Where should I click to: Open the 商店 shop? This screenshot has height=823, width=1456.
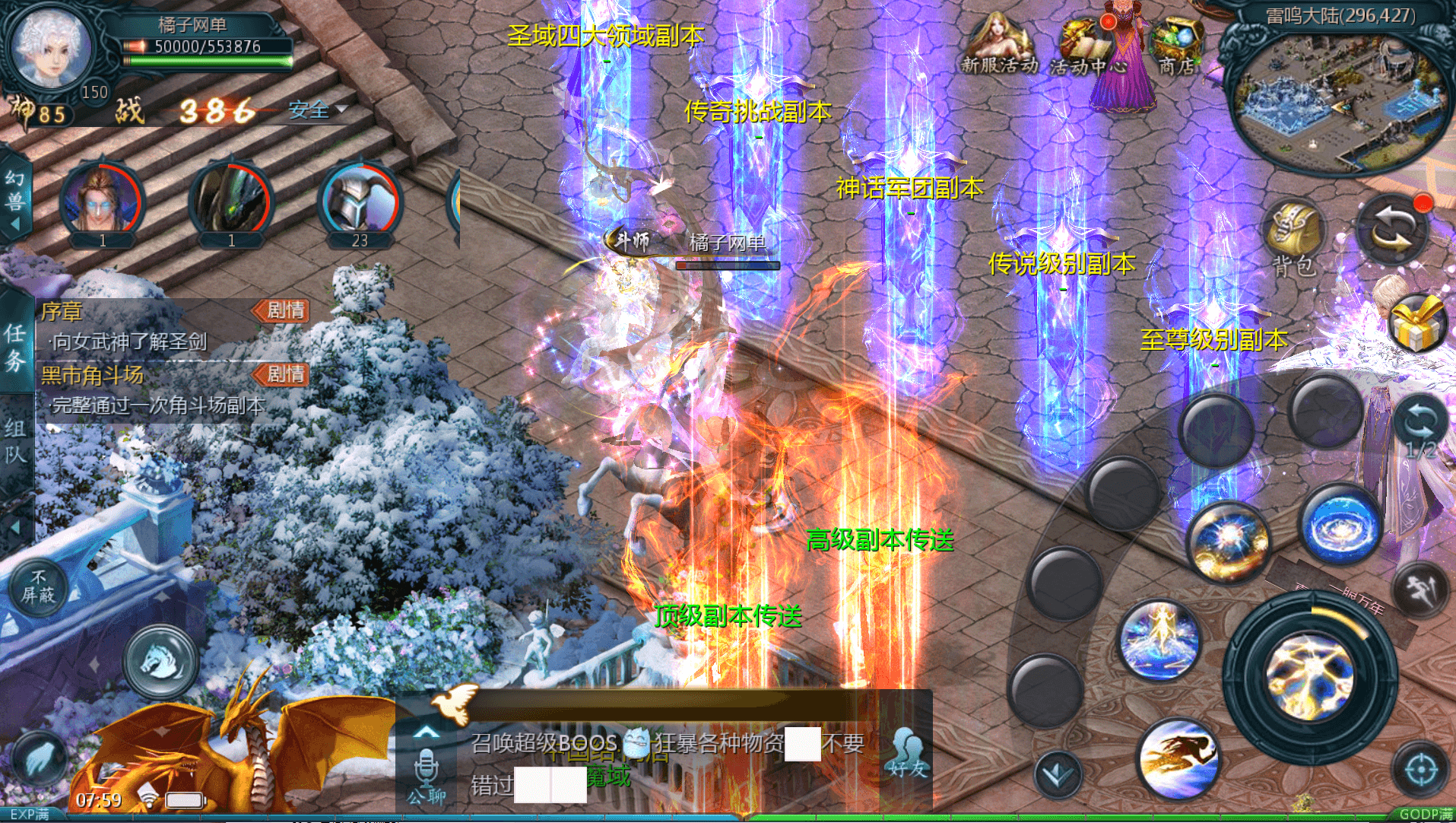1175,46
